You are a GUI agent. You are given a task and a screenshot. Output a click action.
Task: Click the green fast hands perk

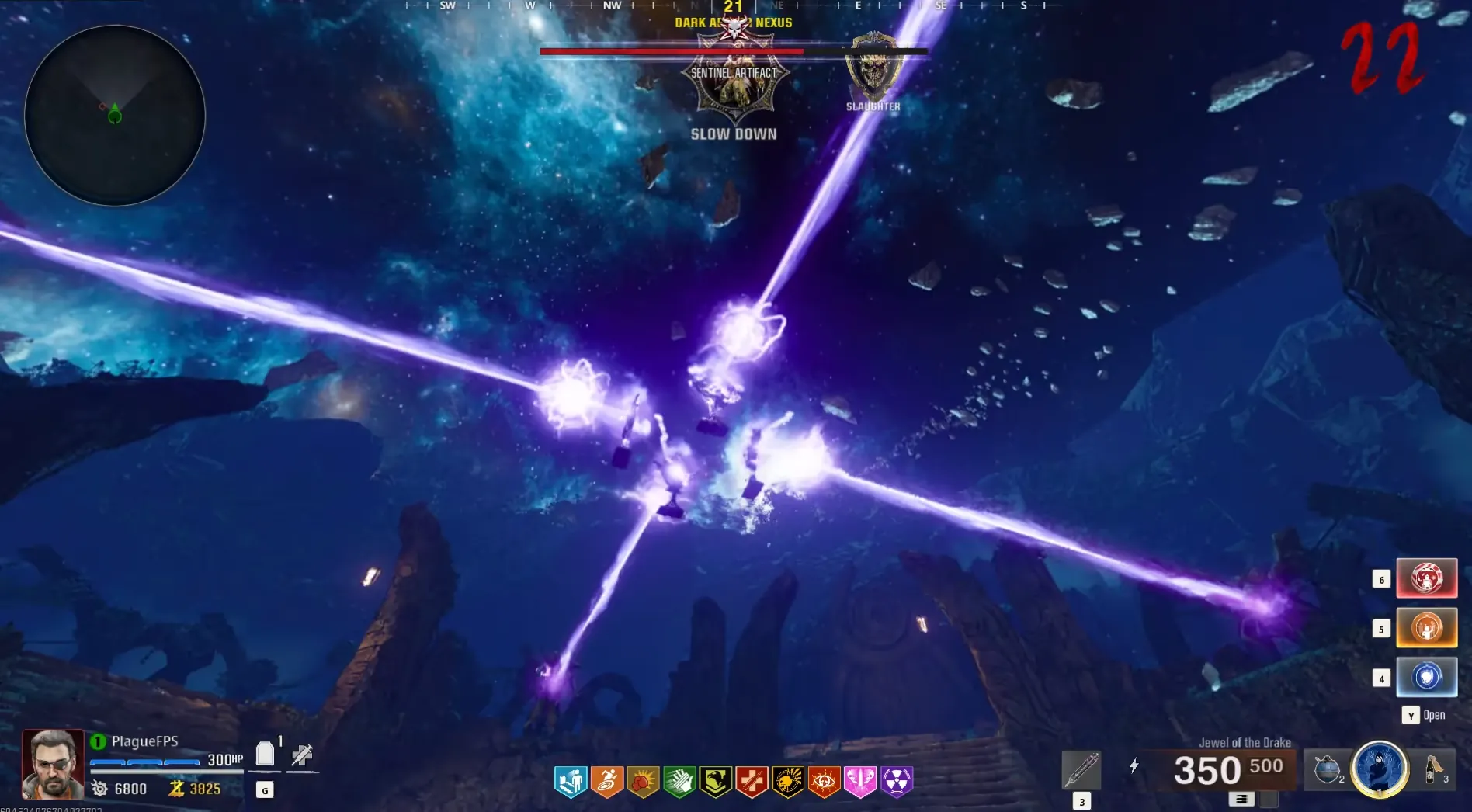pos(679,782)
